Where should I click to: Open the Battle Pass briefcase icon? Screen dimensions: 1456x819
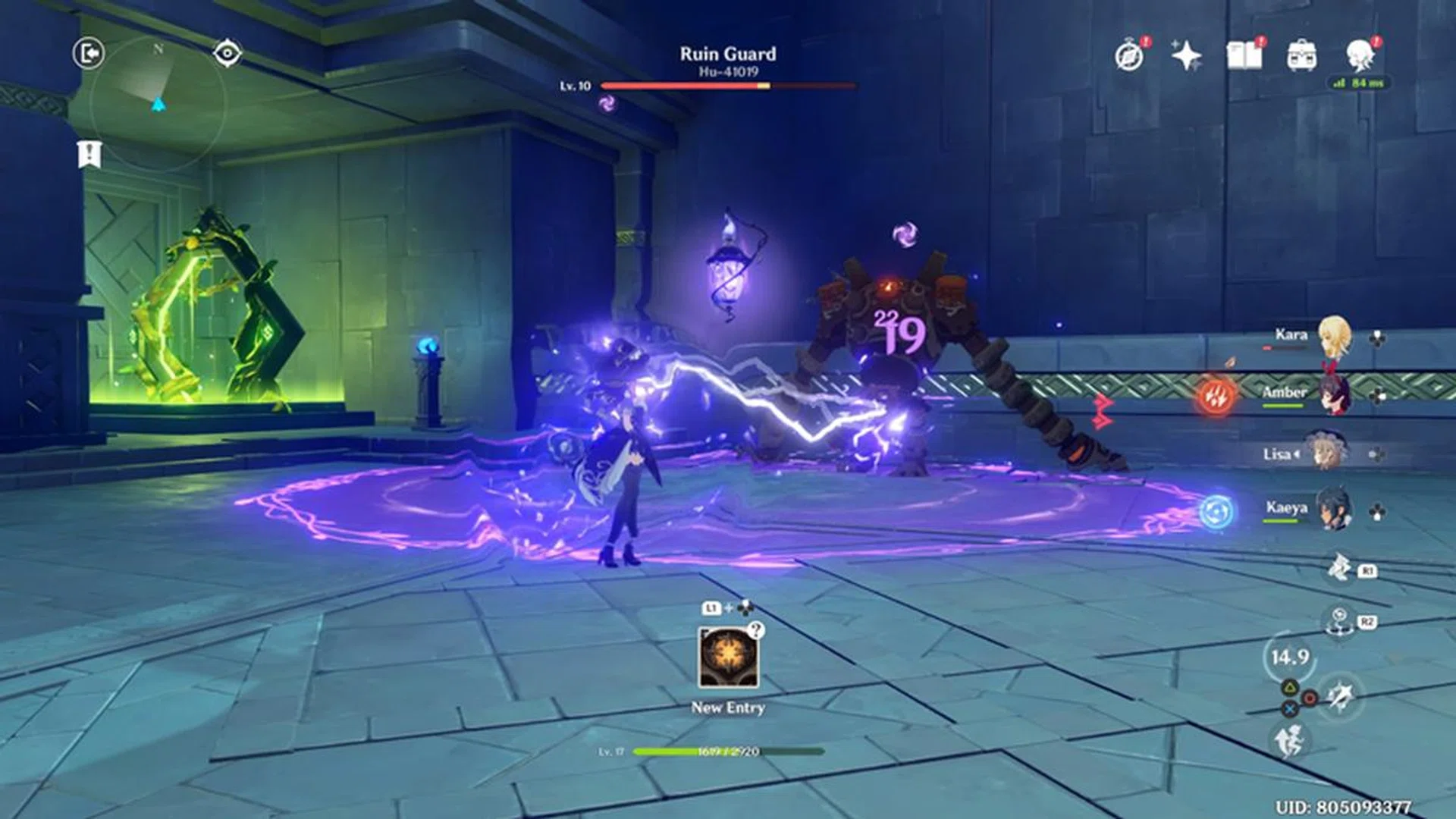(x=1301, y=54)
